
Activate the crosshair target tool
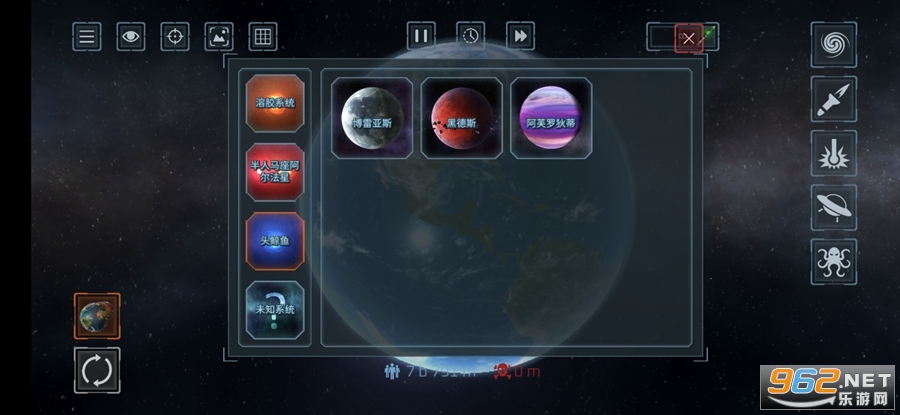(x=175, y=37)
